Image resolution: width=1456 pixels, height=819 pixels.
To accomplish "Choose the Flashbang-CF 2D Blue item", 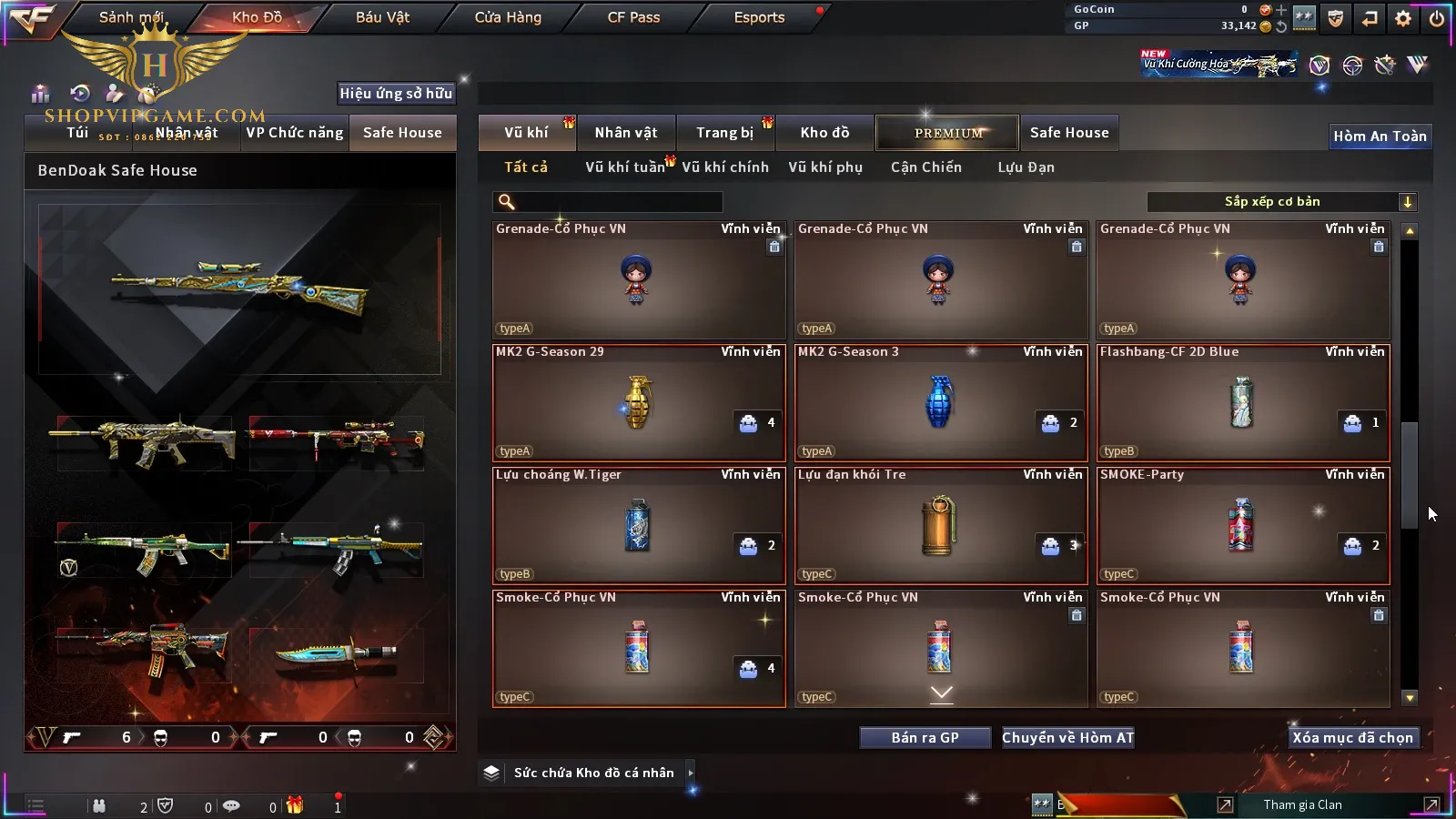I will [1243, 403].
